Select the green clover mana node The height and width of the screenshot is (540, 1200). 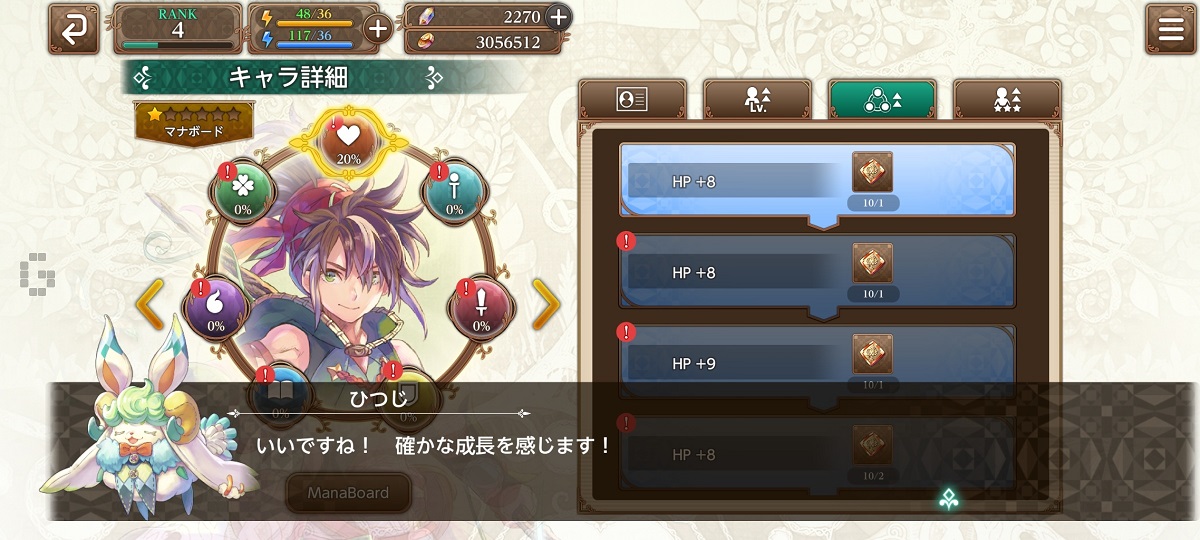pyautogui.click(x=243, y=190)
